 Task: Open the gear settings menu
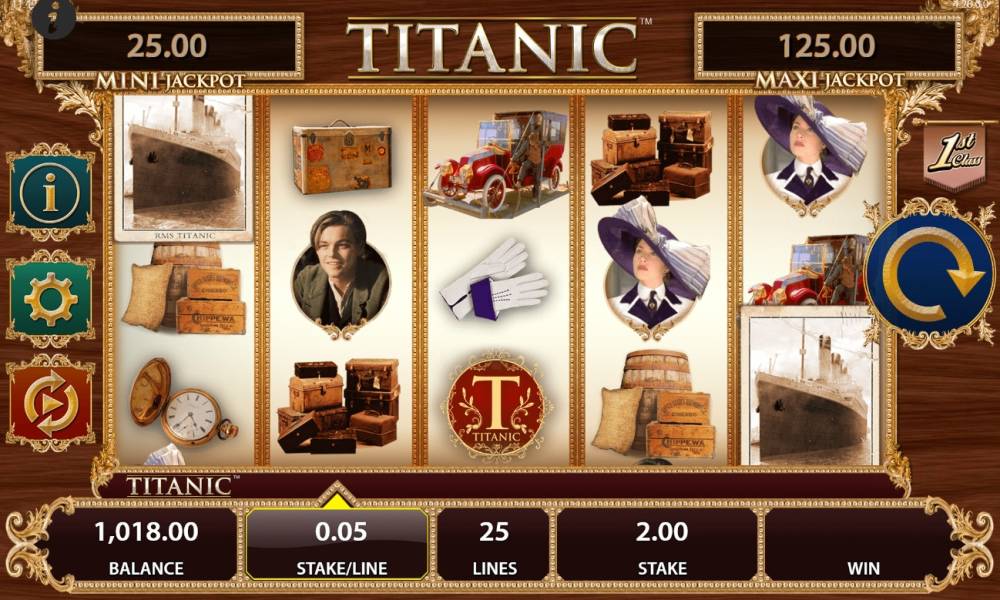click(50, 298)
